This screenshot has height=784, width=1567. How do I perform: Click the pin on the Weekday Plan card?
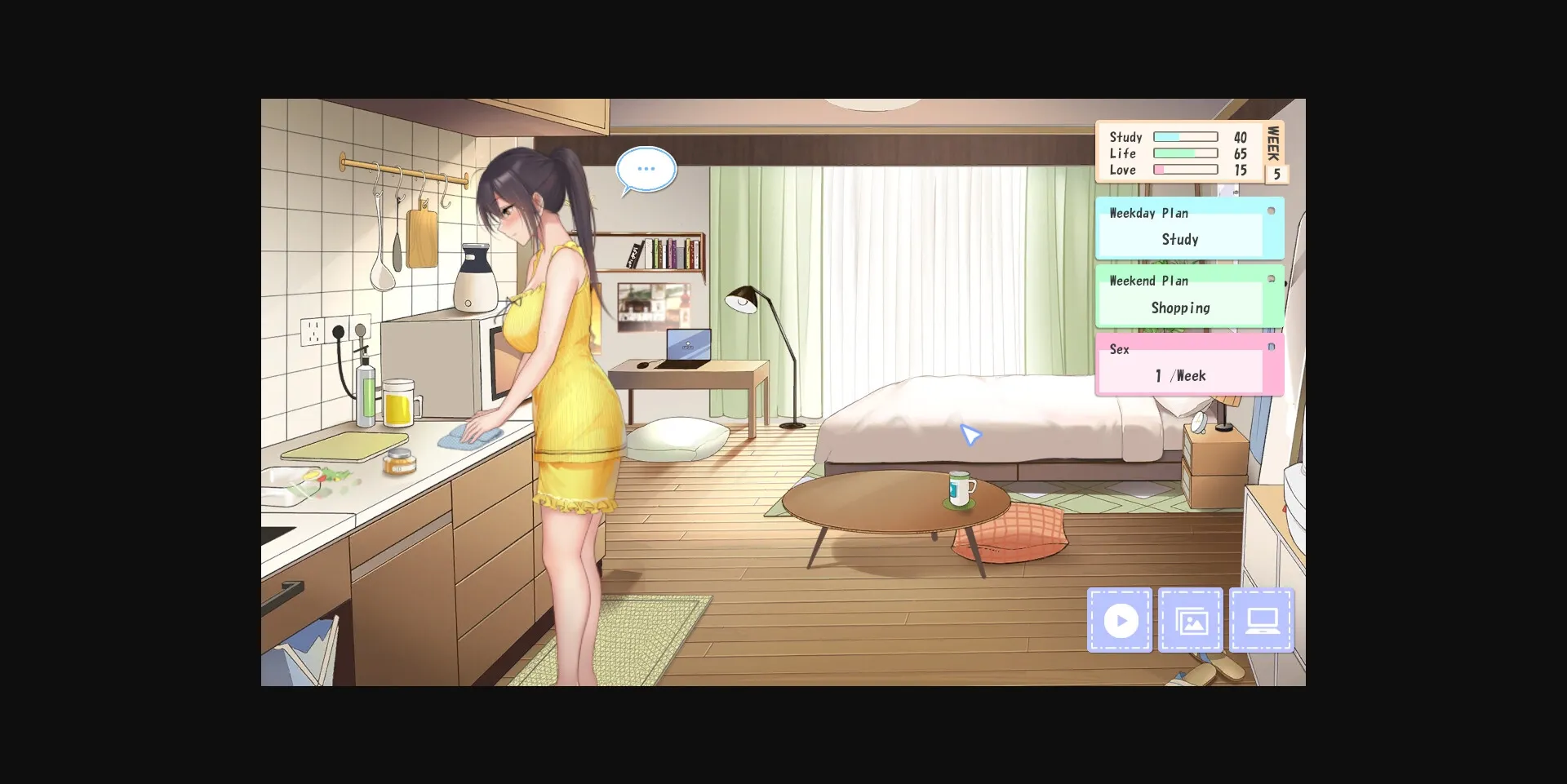coord(1271,209)
